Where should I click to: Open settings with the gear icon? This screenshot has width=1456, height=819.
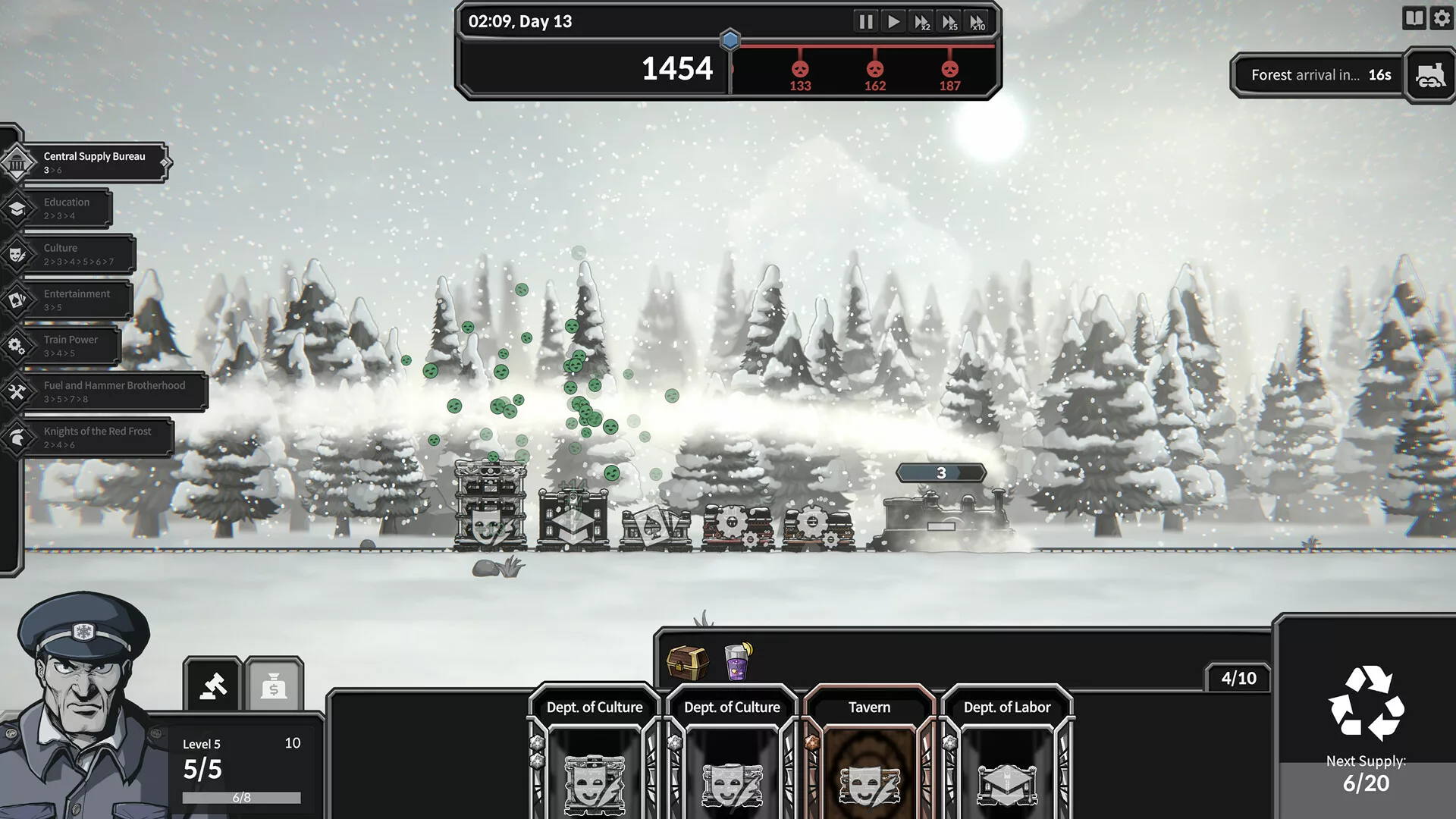(x=1442, y=18)
